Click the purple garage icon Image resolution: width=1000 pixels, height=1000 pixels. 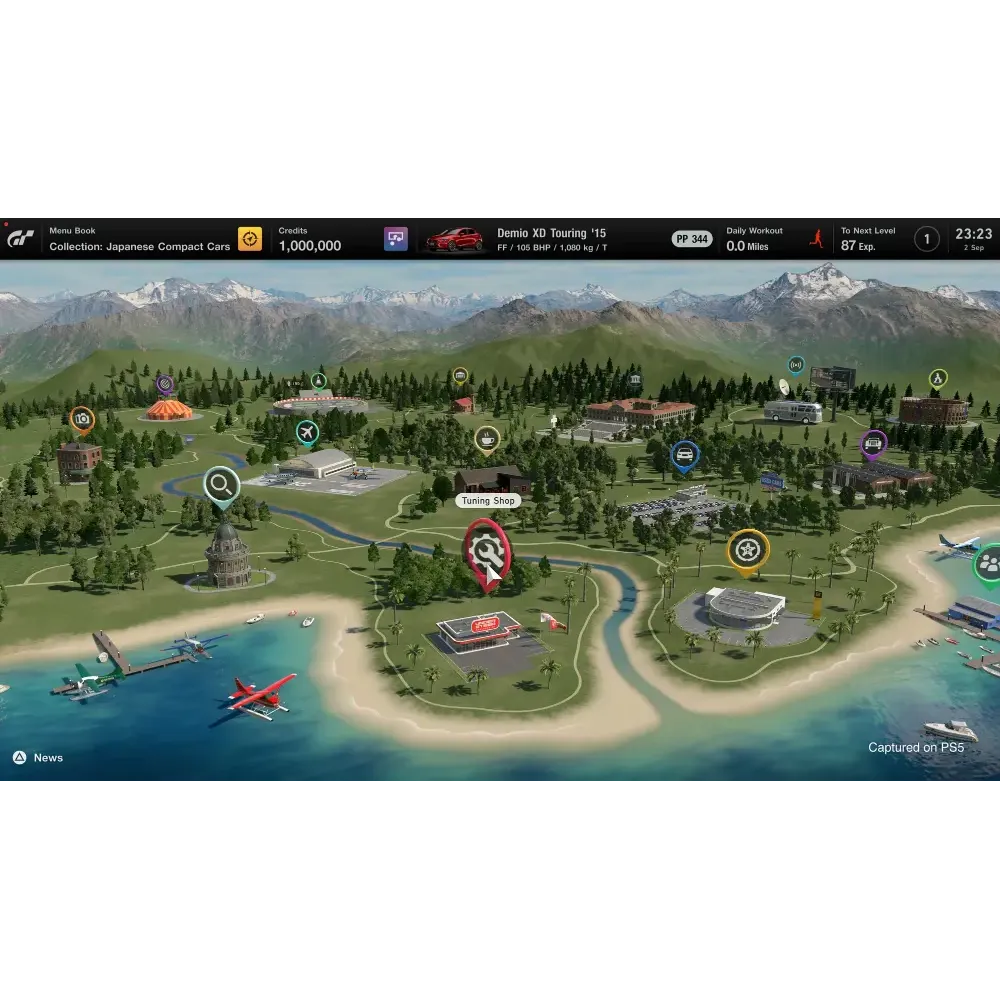(x=396, y=239)
